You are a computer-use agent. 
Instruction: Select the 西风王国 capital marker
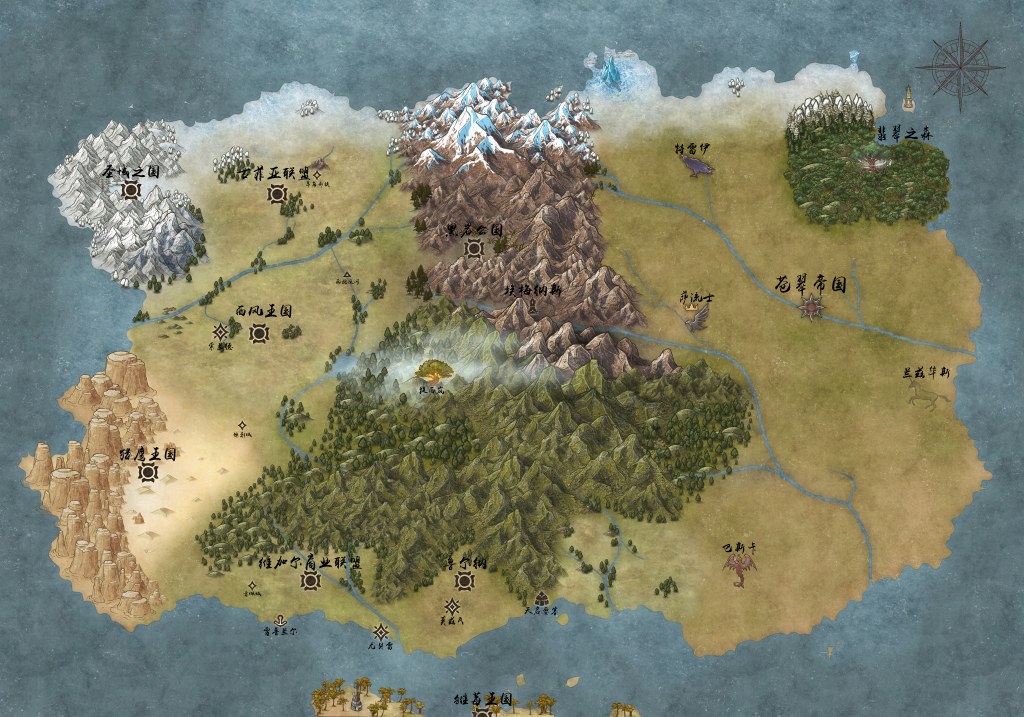tap(259, 331)
